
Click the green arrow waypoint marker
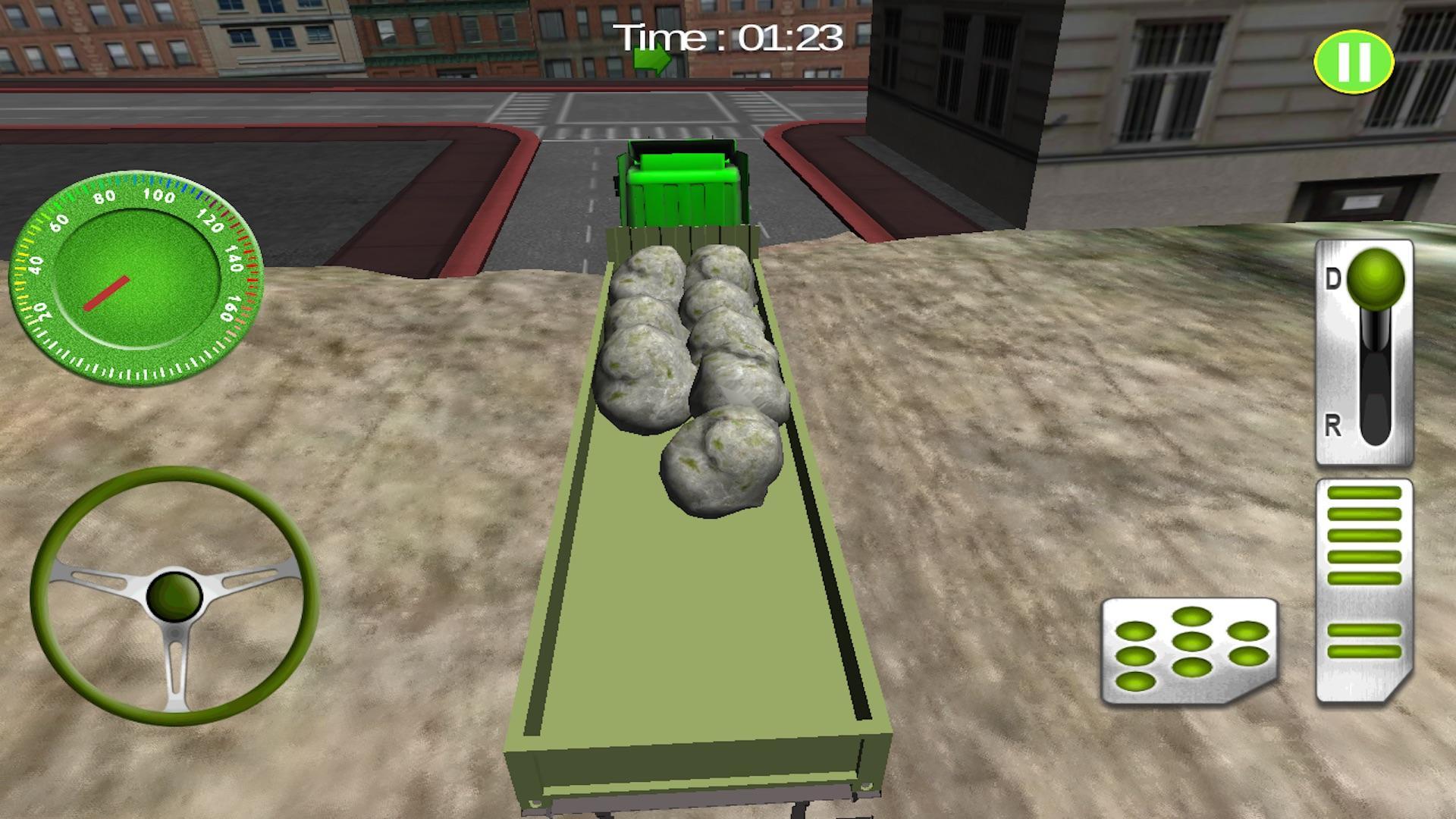[651, 58]
